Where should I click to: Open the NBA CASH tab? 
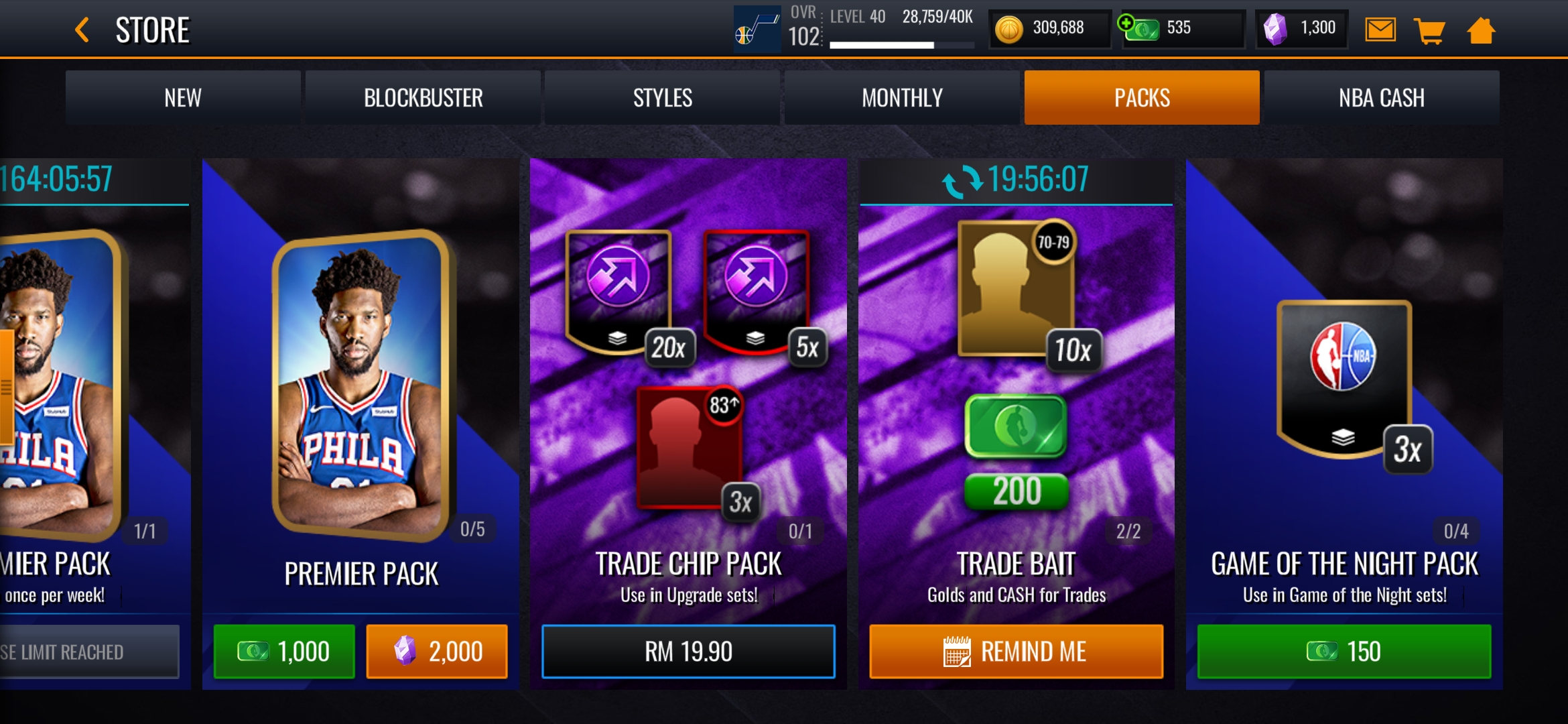point(1381,98)
